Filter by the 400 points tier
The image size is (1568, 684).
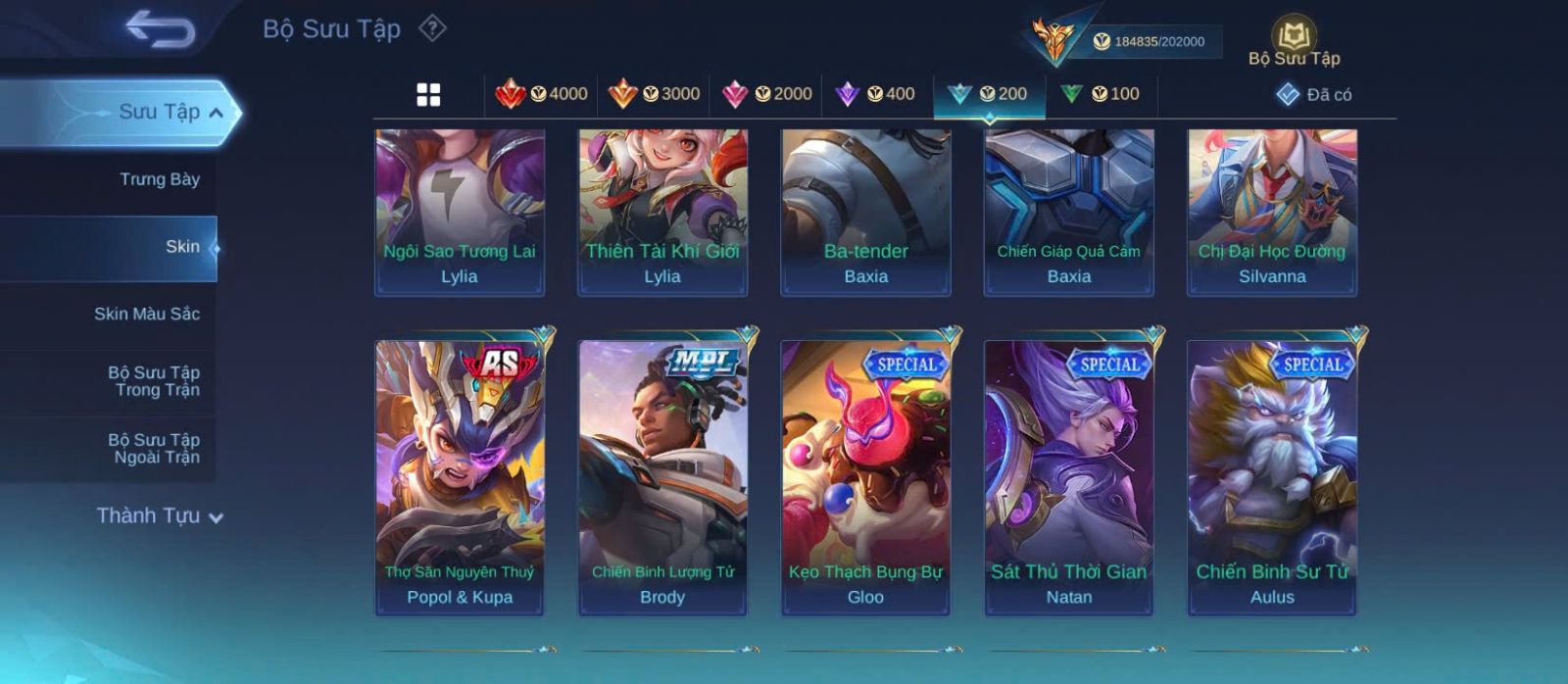(x=875, y=94)
